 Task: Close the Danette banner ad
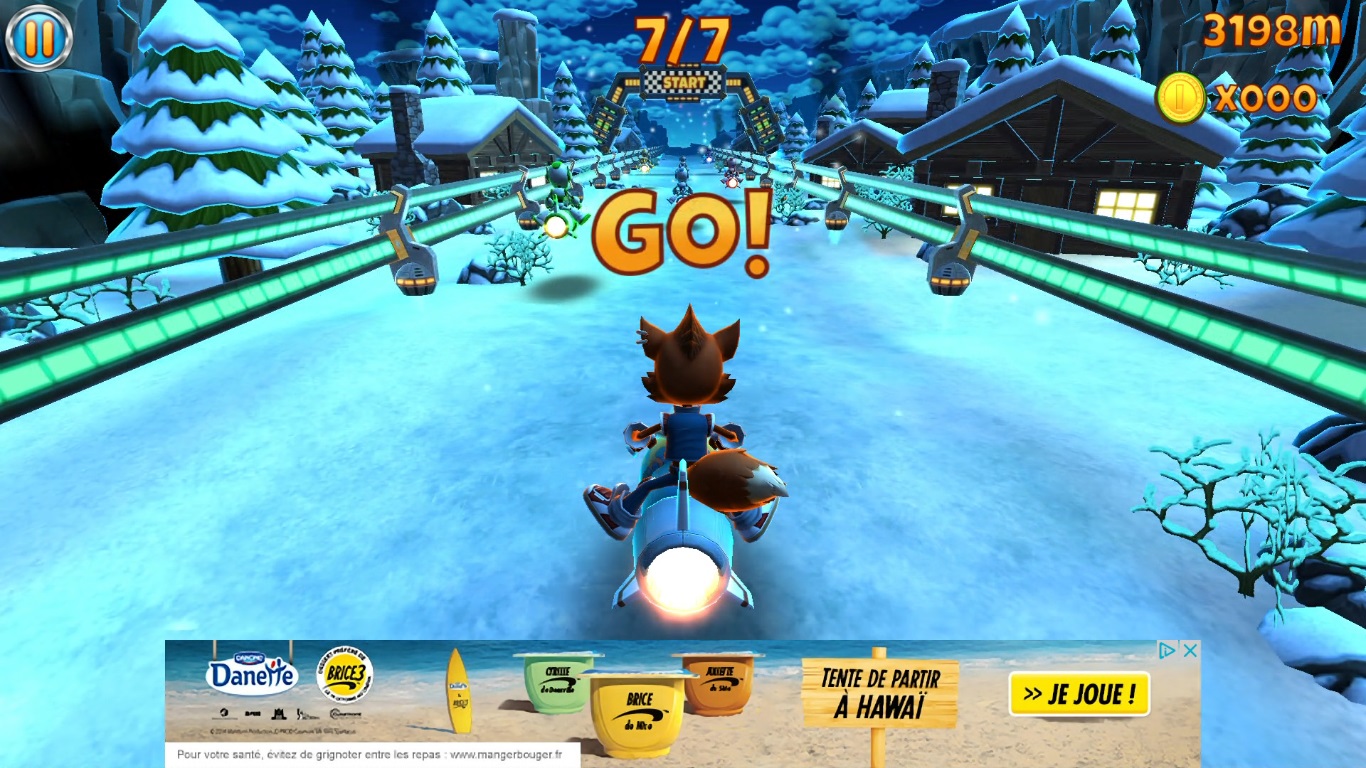pos(1190,650)
